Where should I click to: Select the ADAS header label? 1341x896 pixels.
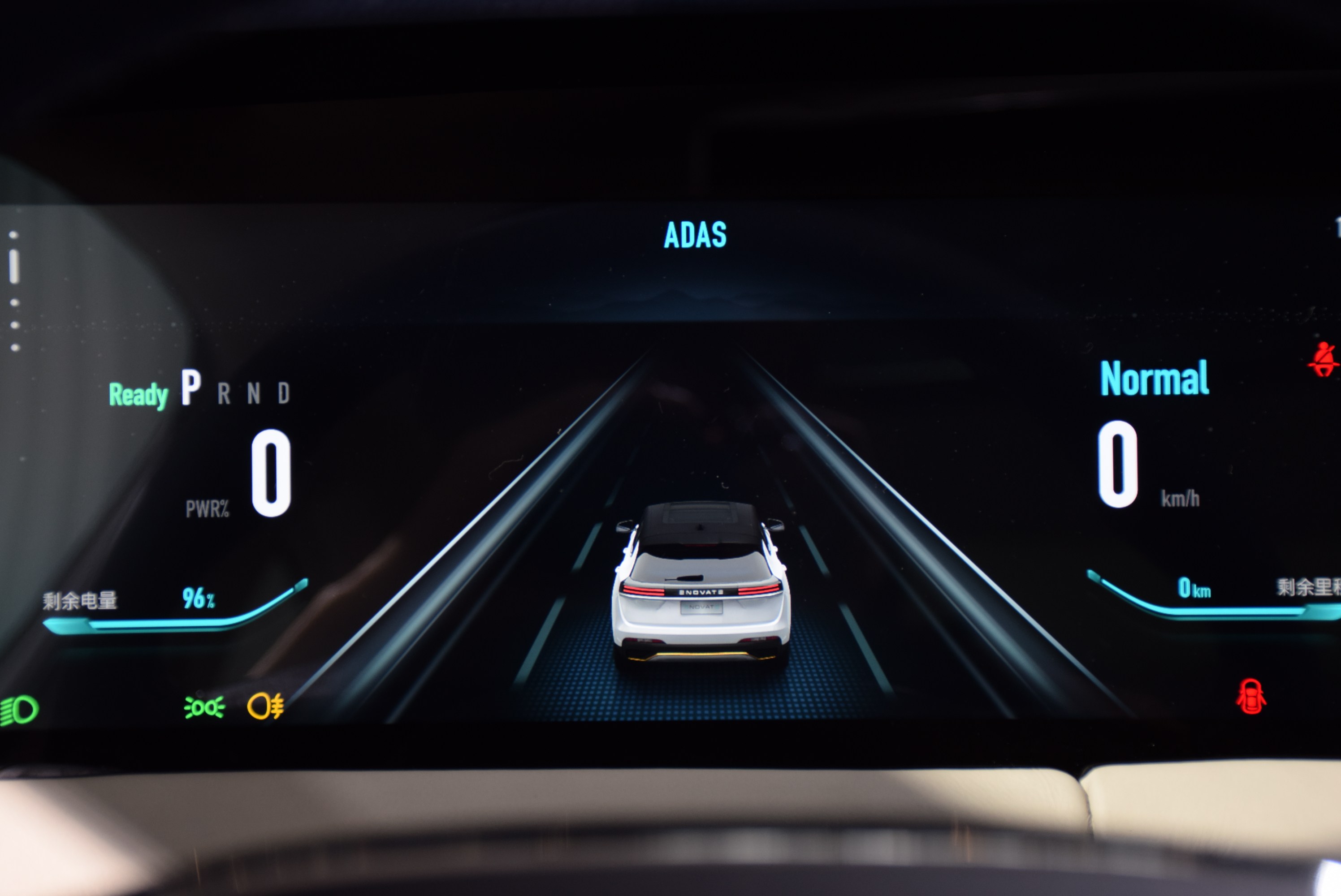(695, 235)
